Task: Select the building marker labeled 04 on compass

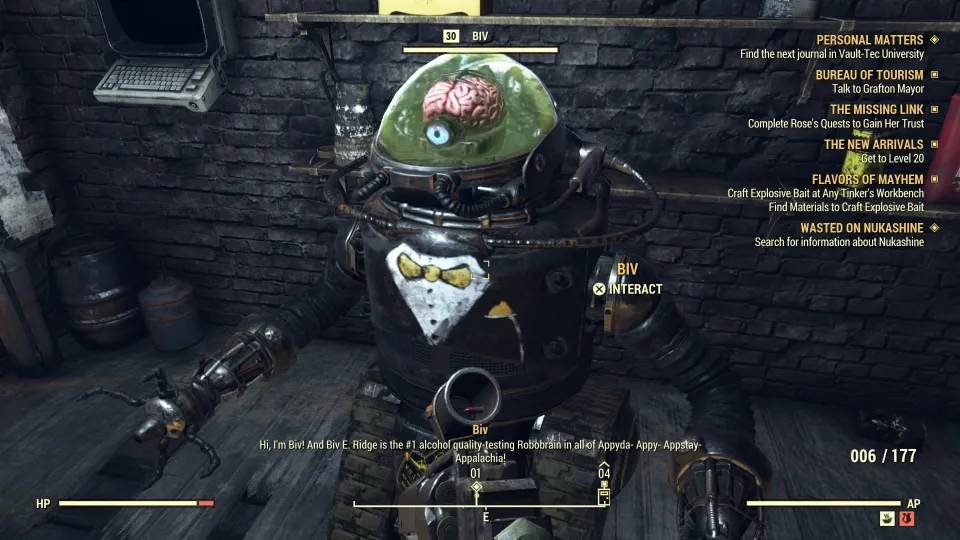Action: 604,493
